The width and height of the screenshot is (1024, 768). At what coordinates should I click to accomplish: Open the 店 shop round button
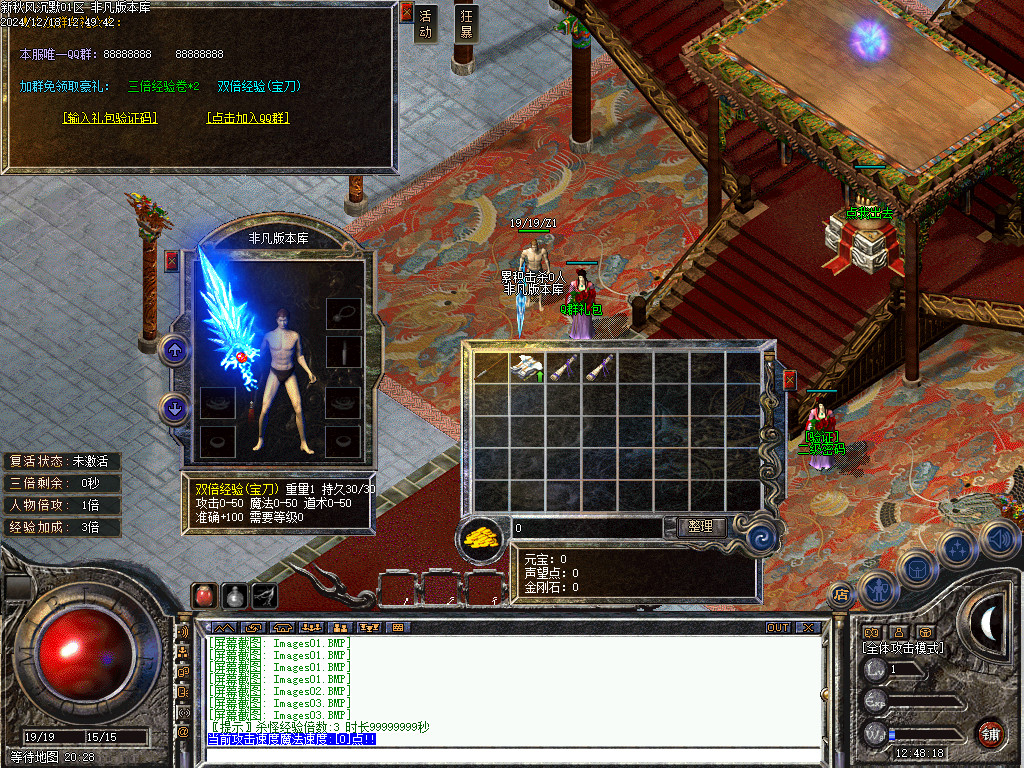point(840,595)
